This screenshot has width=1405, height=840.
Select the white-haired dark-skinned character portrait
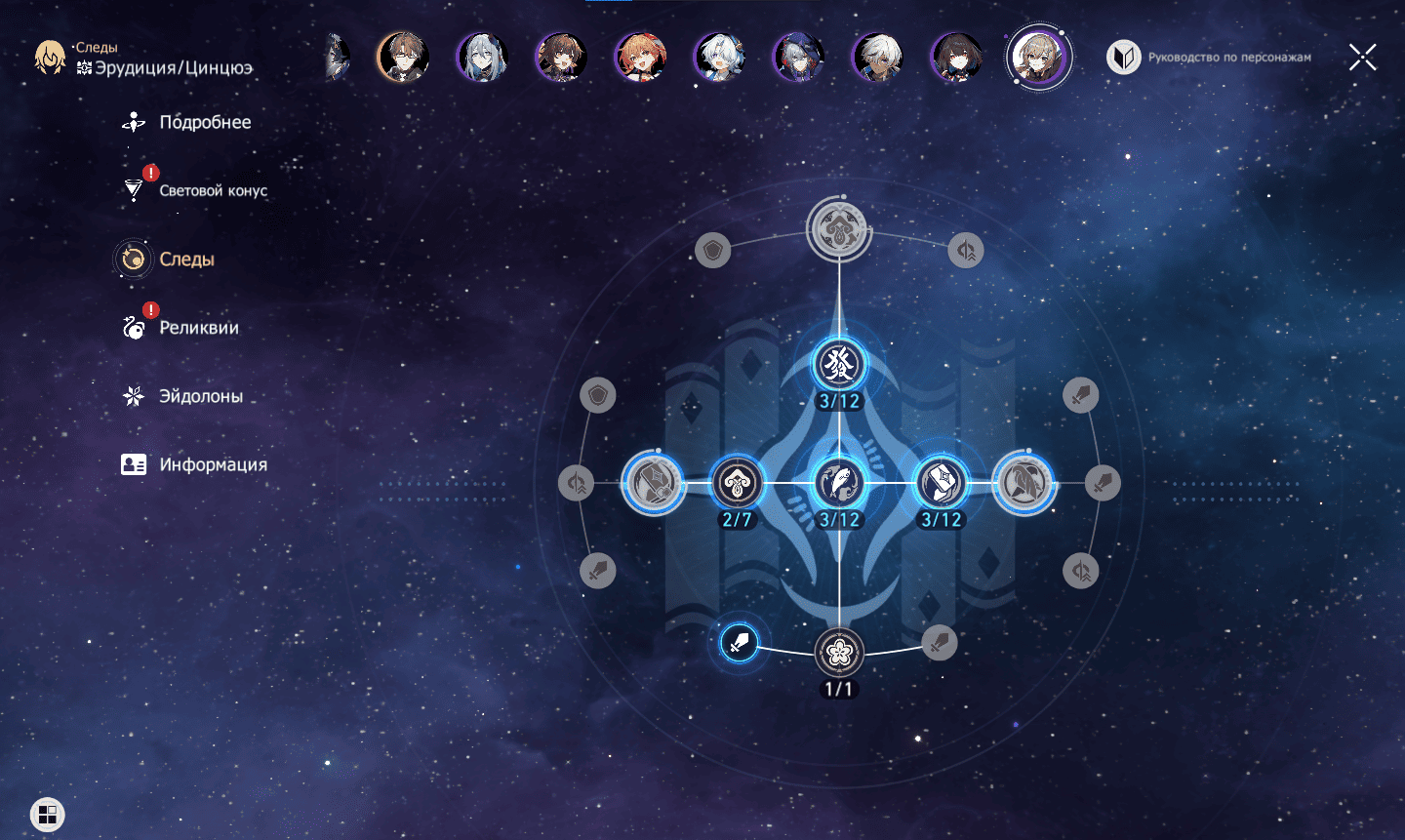(877, 58)
